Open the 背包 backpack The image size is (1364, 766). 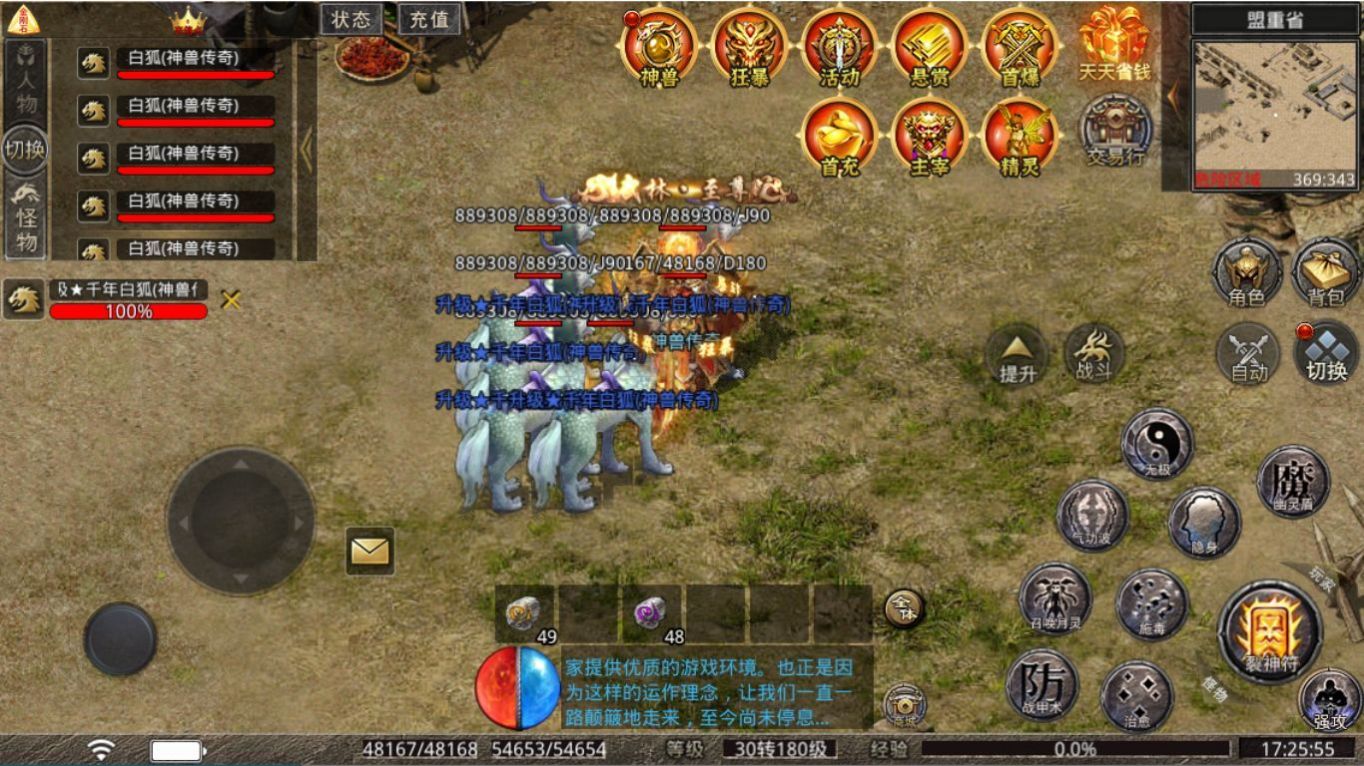(x=1325, y=272)
